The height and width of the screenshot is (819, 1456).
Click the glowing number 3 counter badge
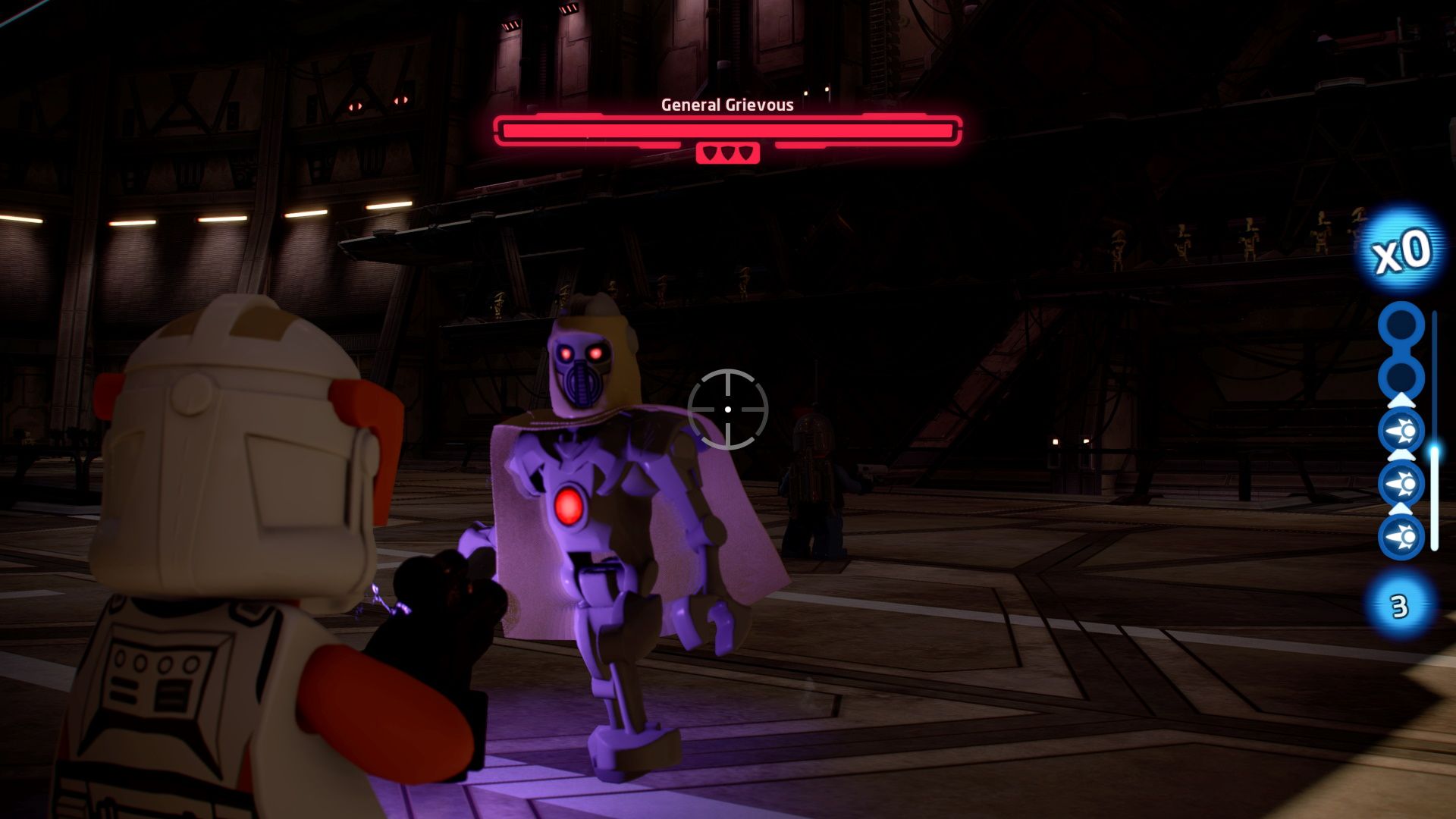pos(1399,604)
